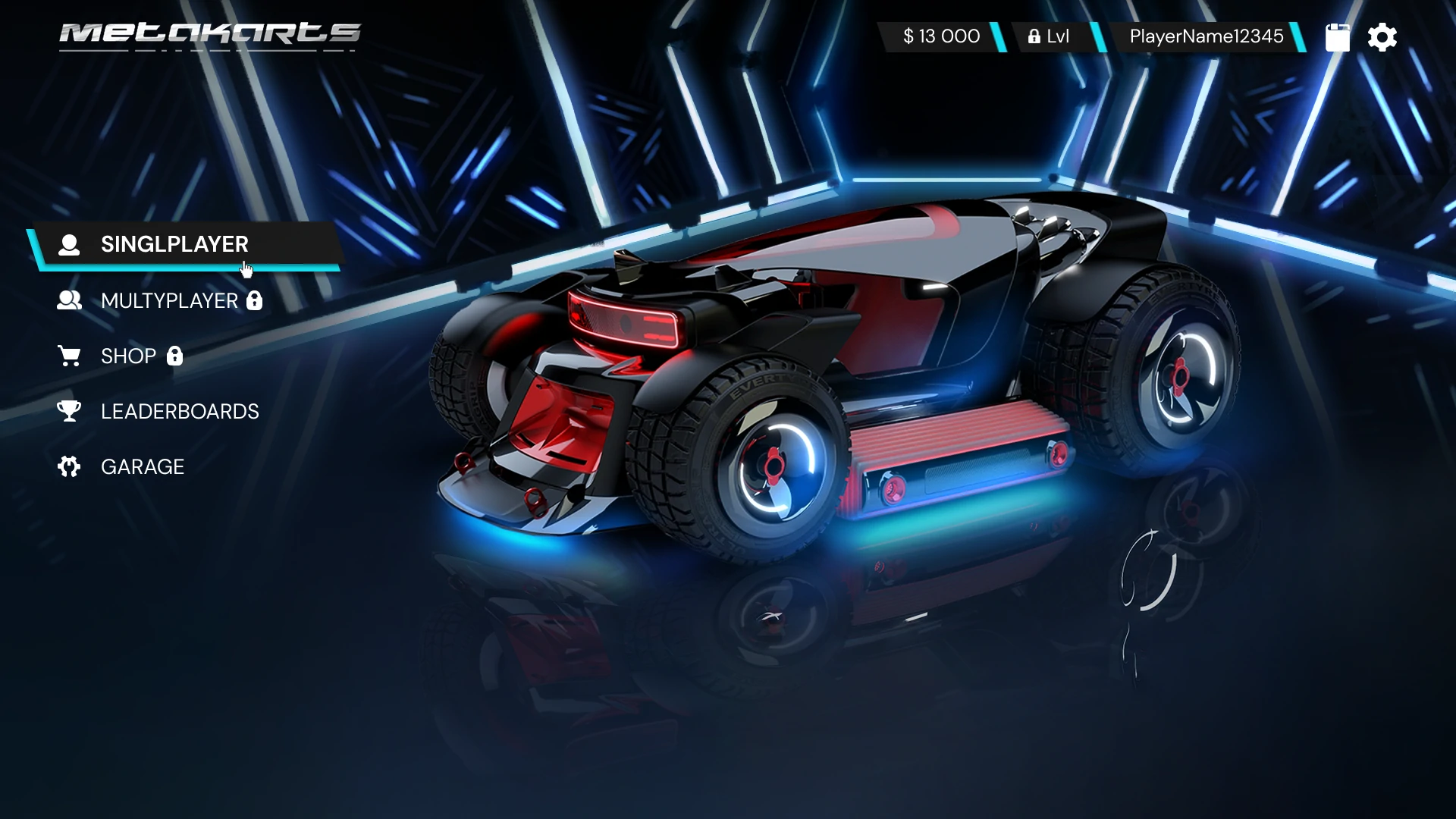Open settings with the gear icon
Viewport: 1456px width, 819px height.
point(1382,37)
